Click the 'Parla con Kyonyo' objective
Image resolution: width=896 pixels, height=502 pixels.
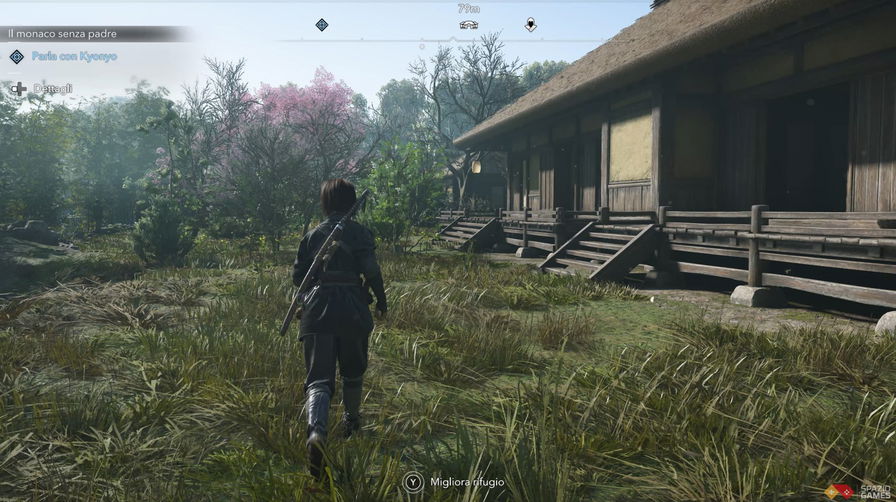click(73, 56)
